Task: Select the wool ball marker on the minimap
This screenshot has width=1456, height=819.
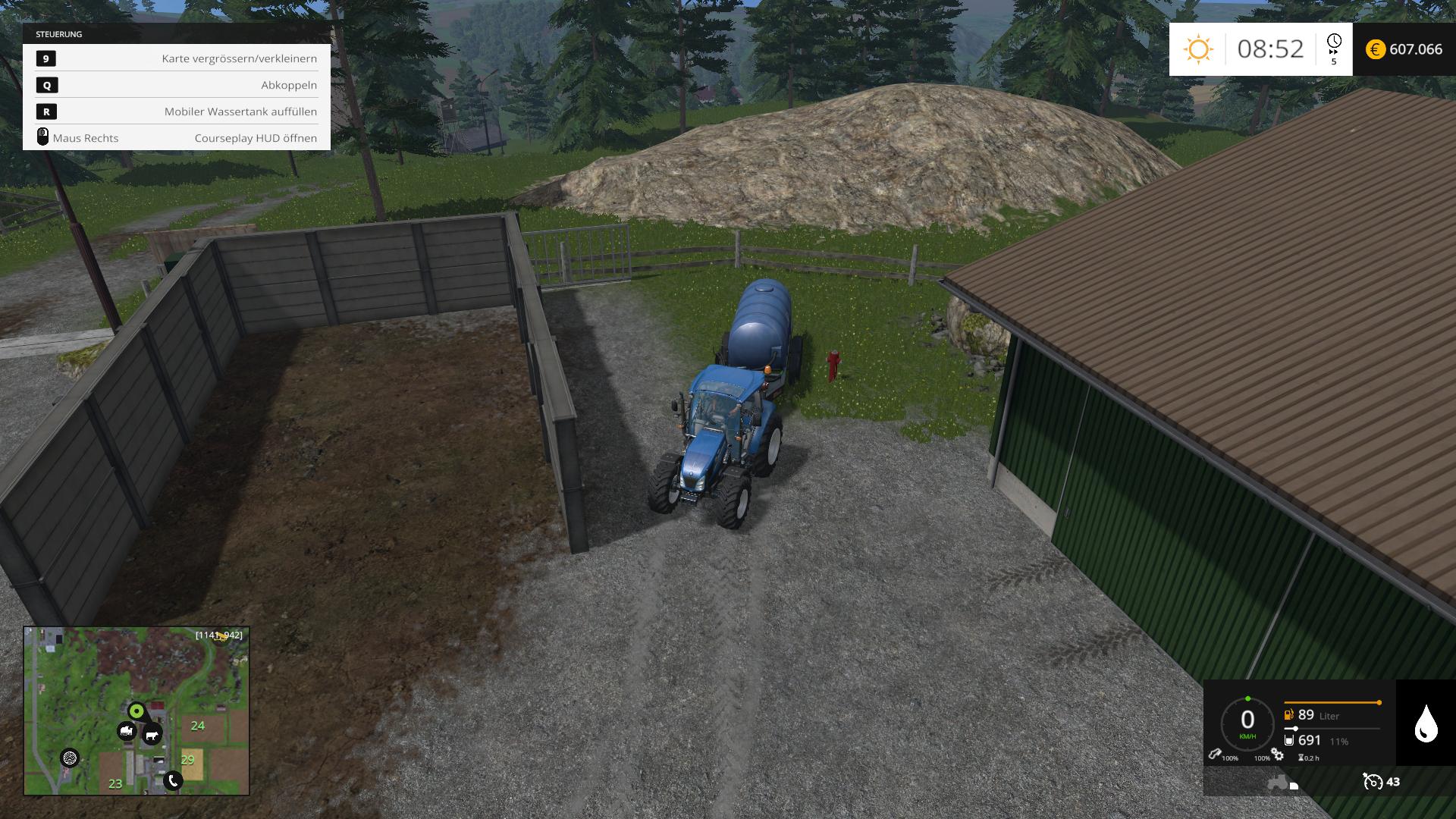Action: click(70, 758)
